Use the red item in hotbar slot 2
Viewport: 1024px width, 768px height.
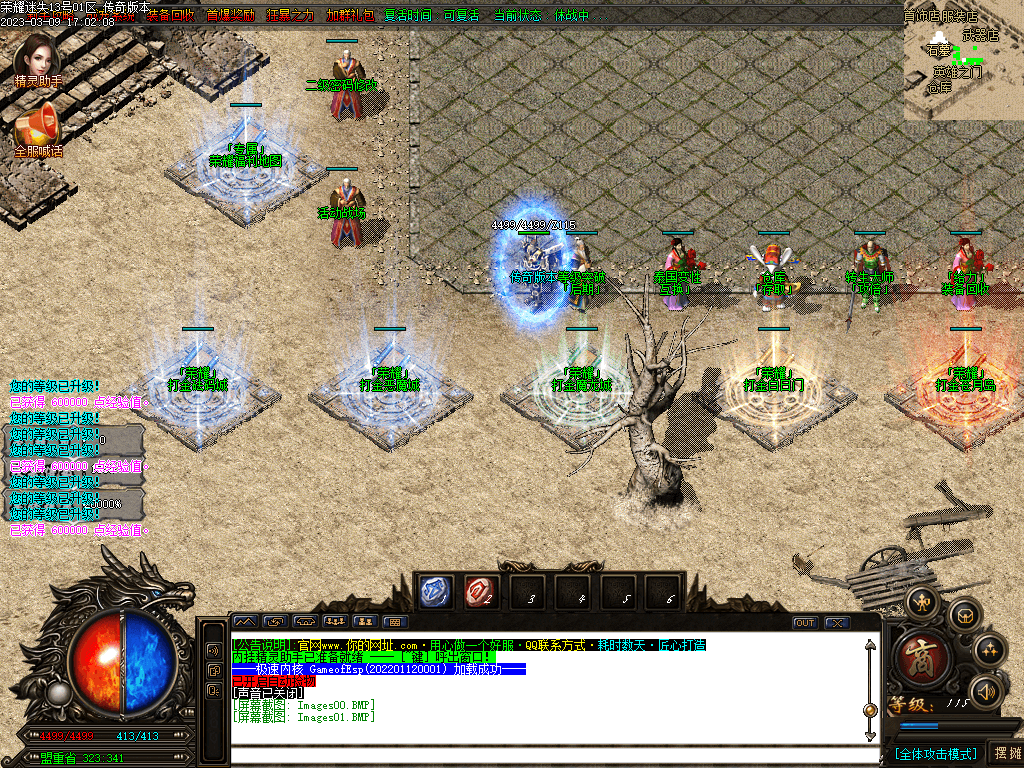pyautogui.click(x=481, y=593)
